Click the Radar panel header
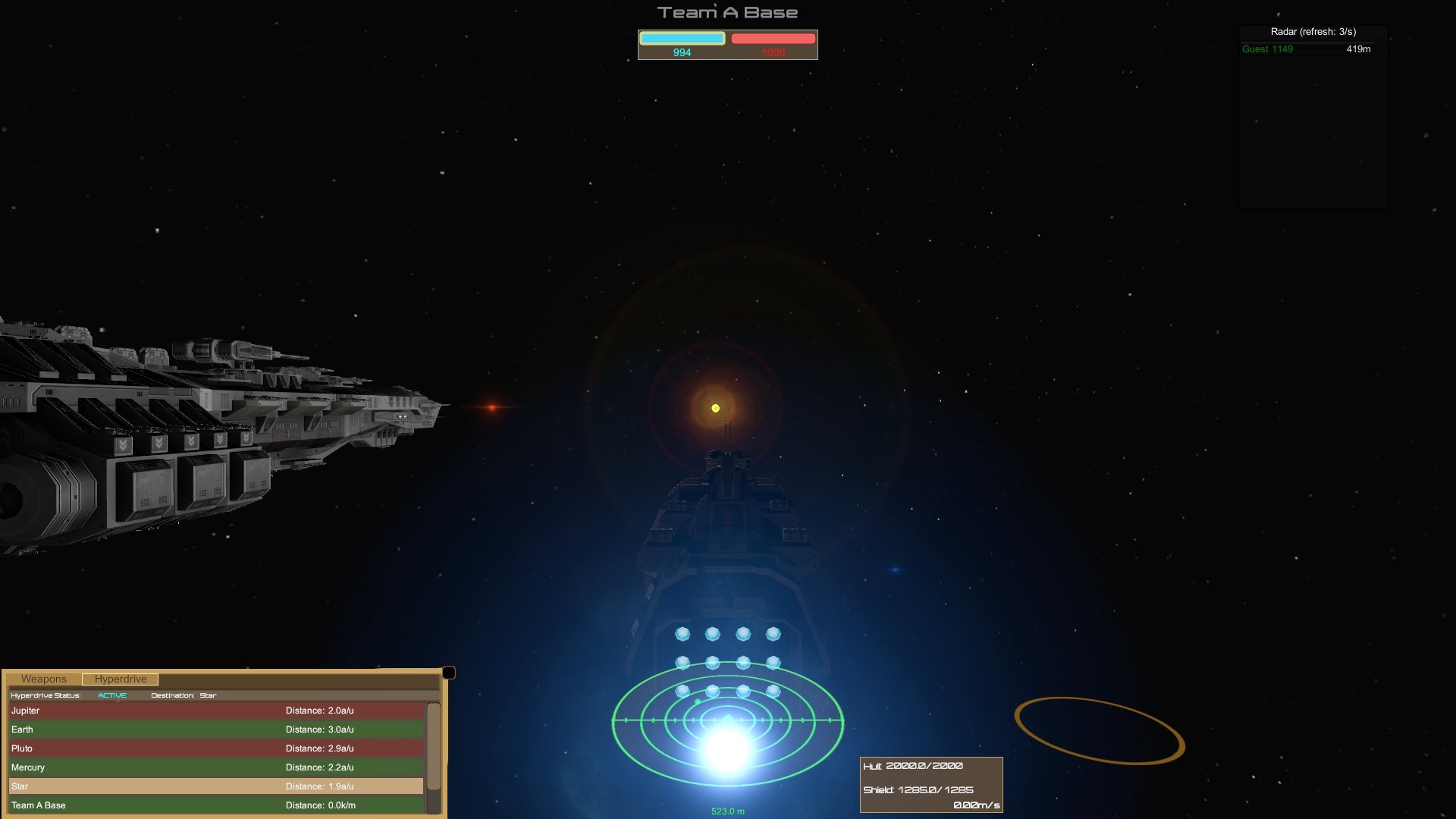Viewport: 1456px width, 819px height. (1313, 32)
